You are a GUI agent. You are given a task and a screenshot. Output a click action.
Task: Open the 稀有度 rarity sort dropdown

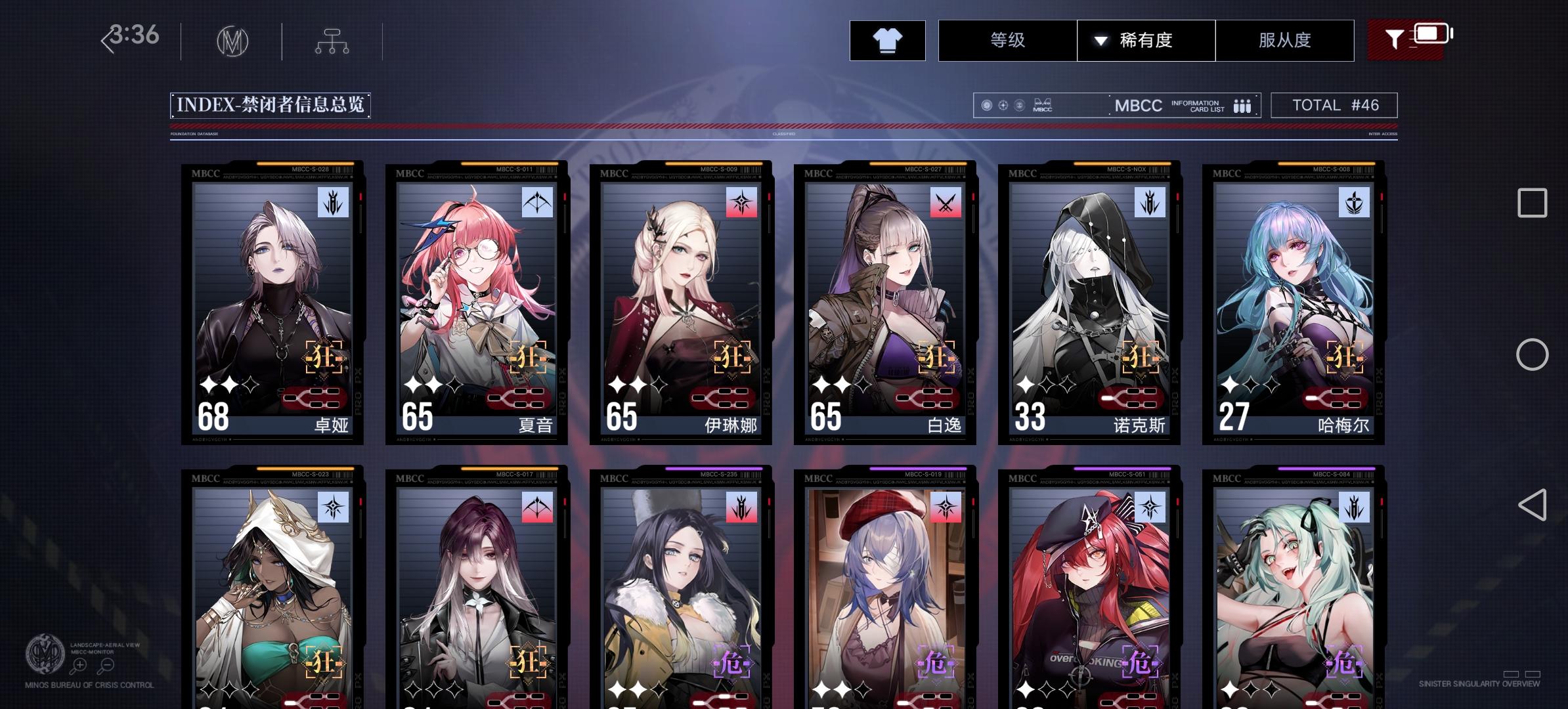pyautogui.click(x=1146, y=40)
